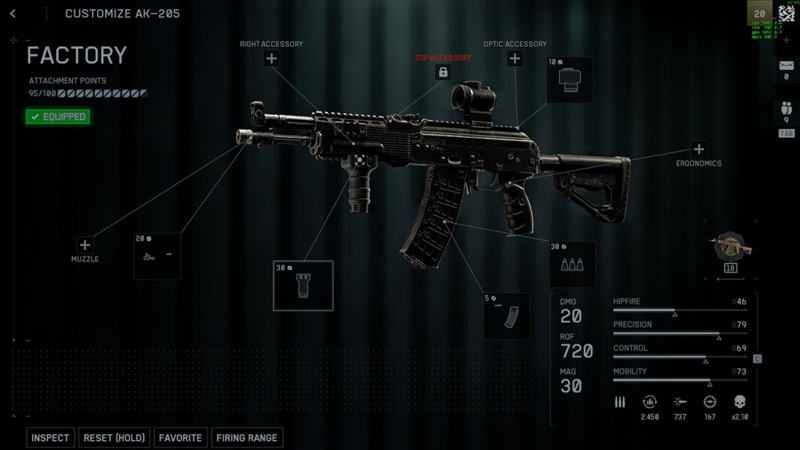This screenshot has width=800, height=450.
Task: Open the squad members panel icon
Action: click(x=786, y=111)
